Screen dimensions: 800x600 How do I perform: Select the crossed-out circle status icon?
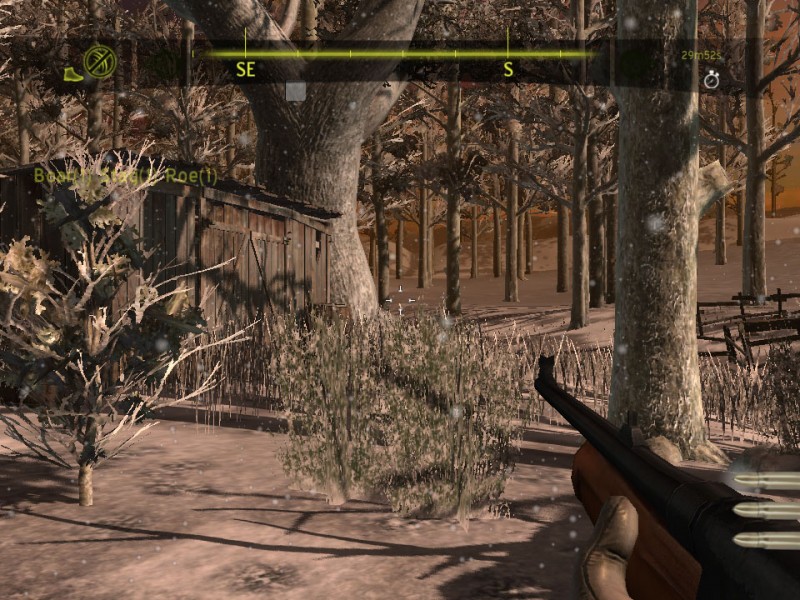(100, 62)
